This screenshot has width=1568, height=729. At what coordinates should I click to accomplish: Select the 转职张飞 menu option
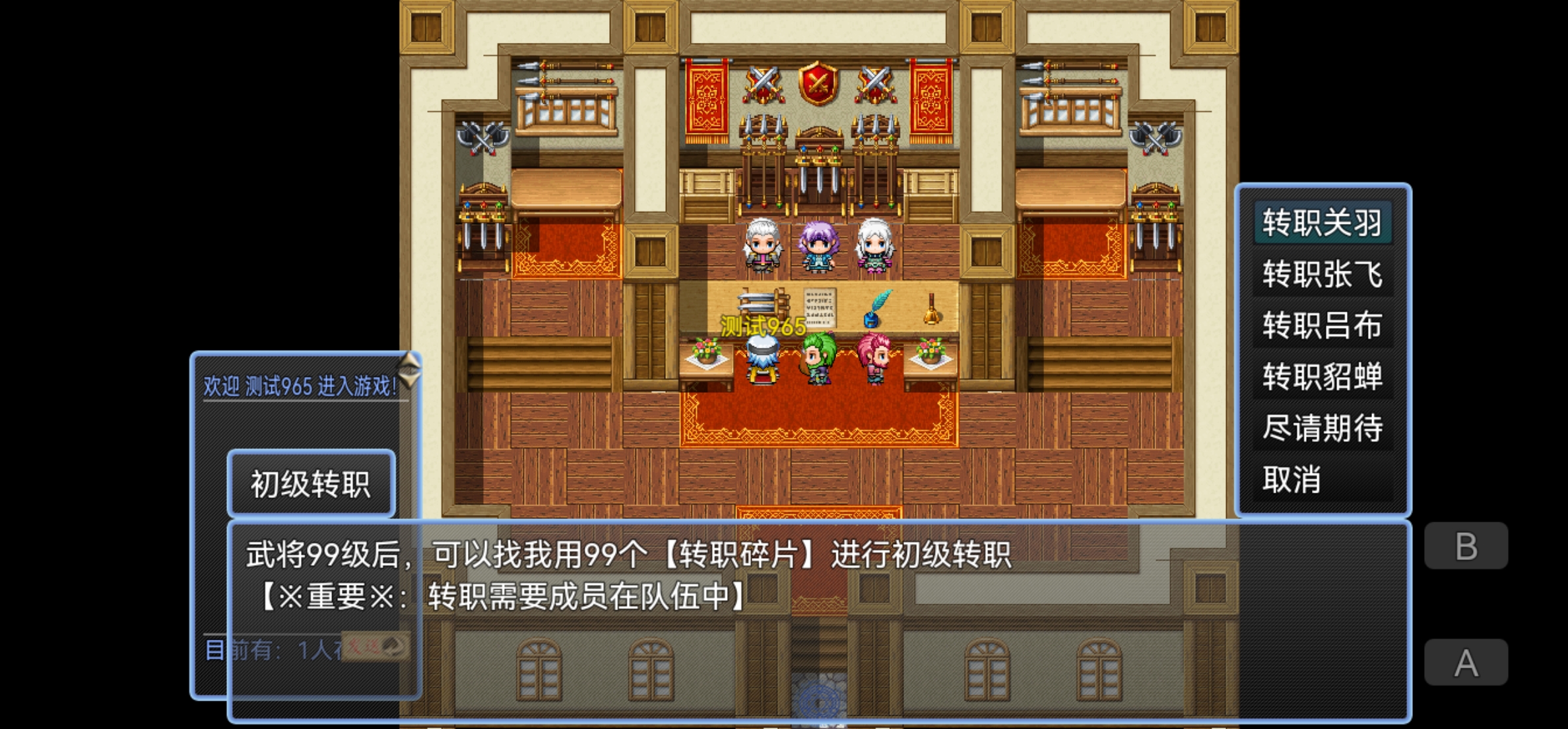pos(1323,275)
